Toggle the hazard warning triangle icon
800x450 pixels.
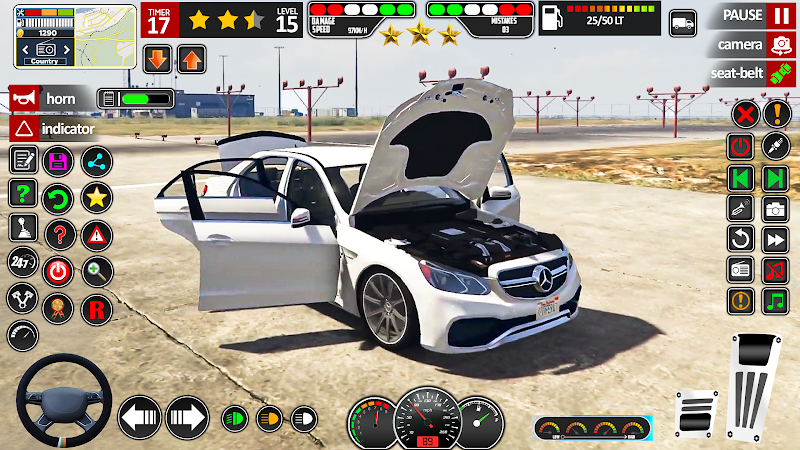point(96,235)
